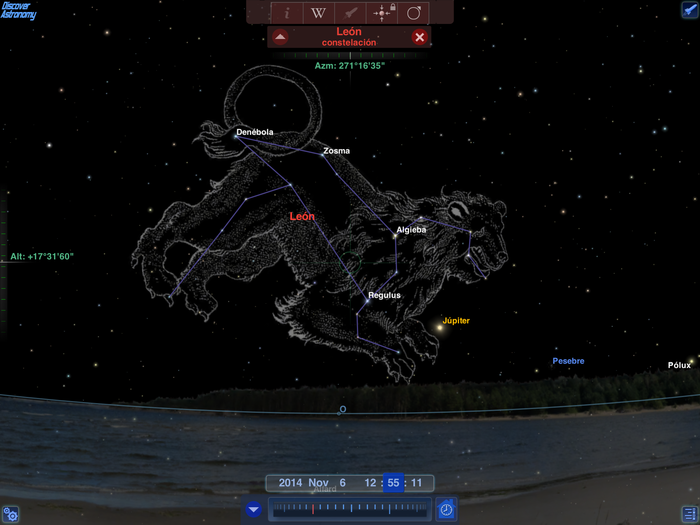Select the highlighted minutes value 55
700x525 pixels.
click(394, 483)
